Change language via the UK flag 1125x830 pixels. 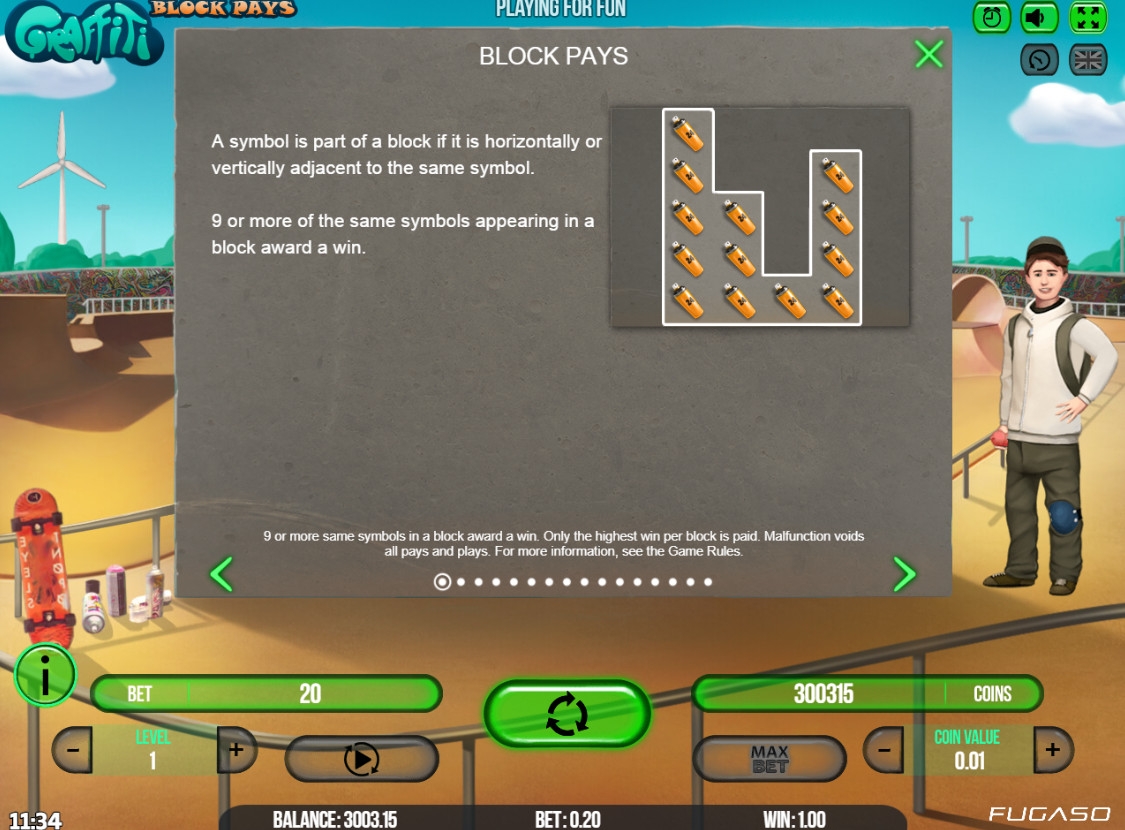(x=1088, y=60)
